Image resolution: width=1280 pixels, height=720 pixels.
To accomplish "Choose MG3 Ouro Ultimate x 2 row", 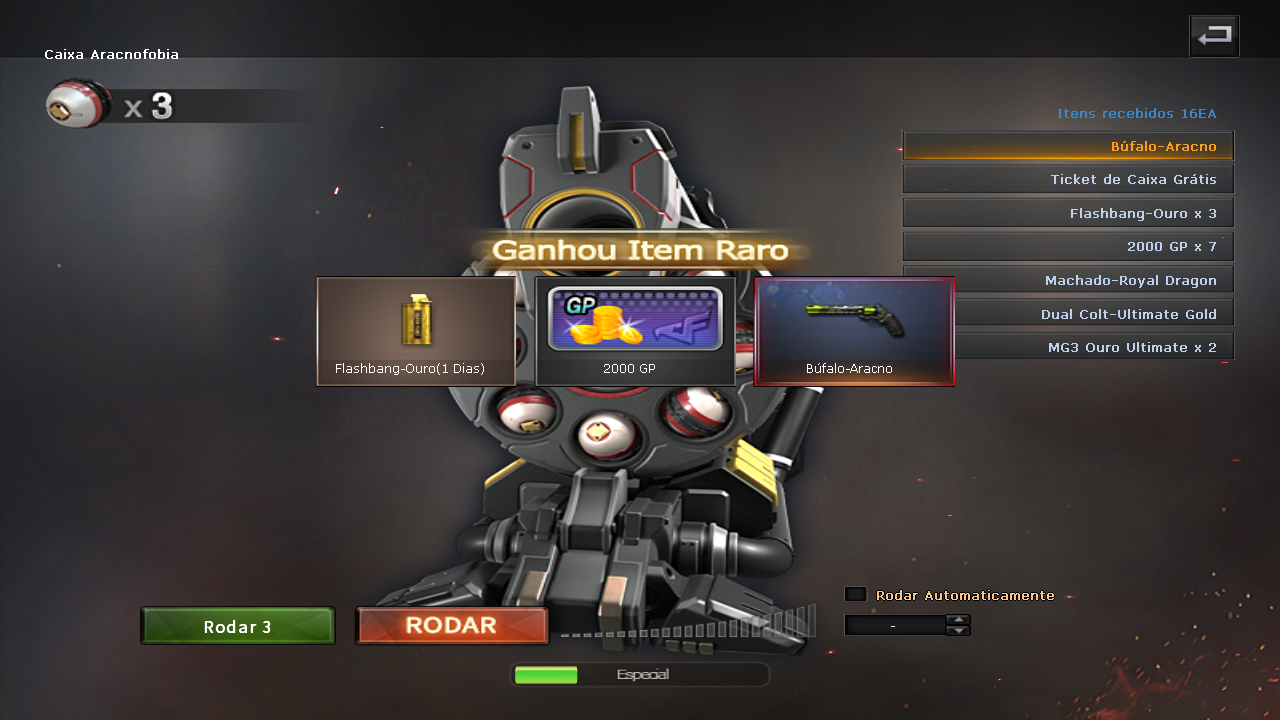I will pos(1068,347).
